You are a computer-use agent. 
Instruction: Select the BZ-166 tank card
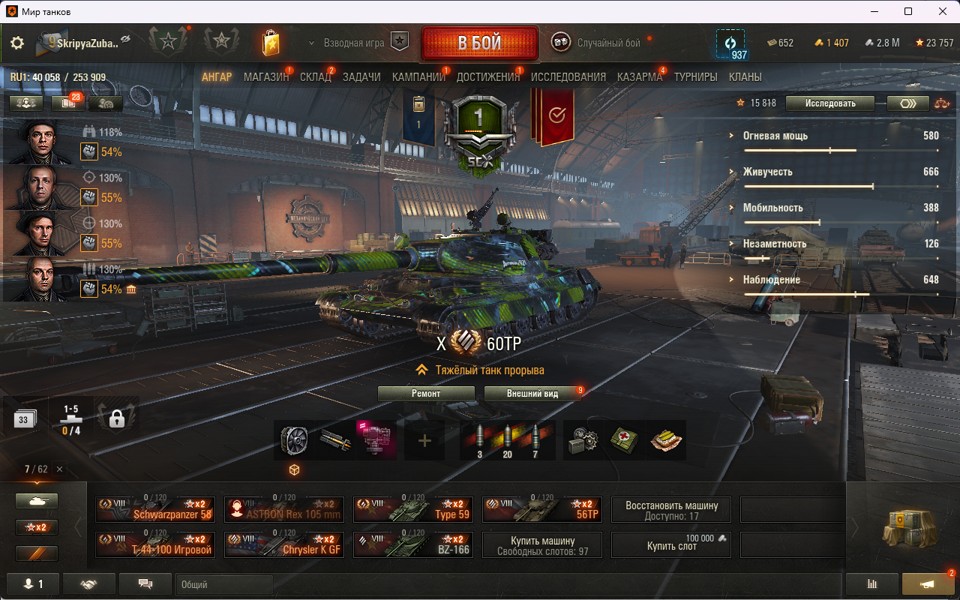414,544
